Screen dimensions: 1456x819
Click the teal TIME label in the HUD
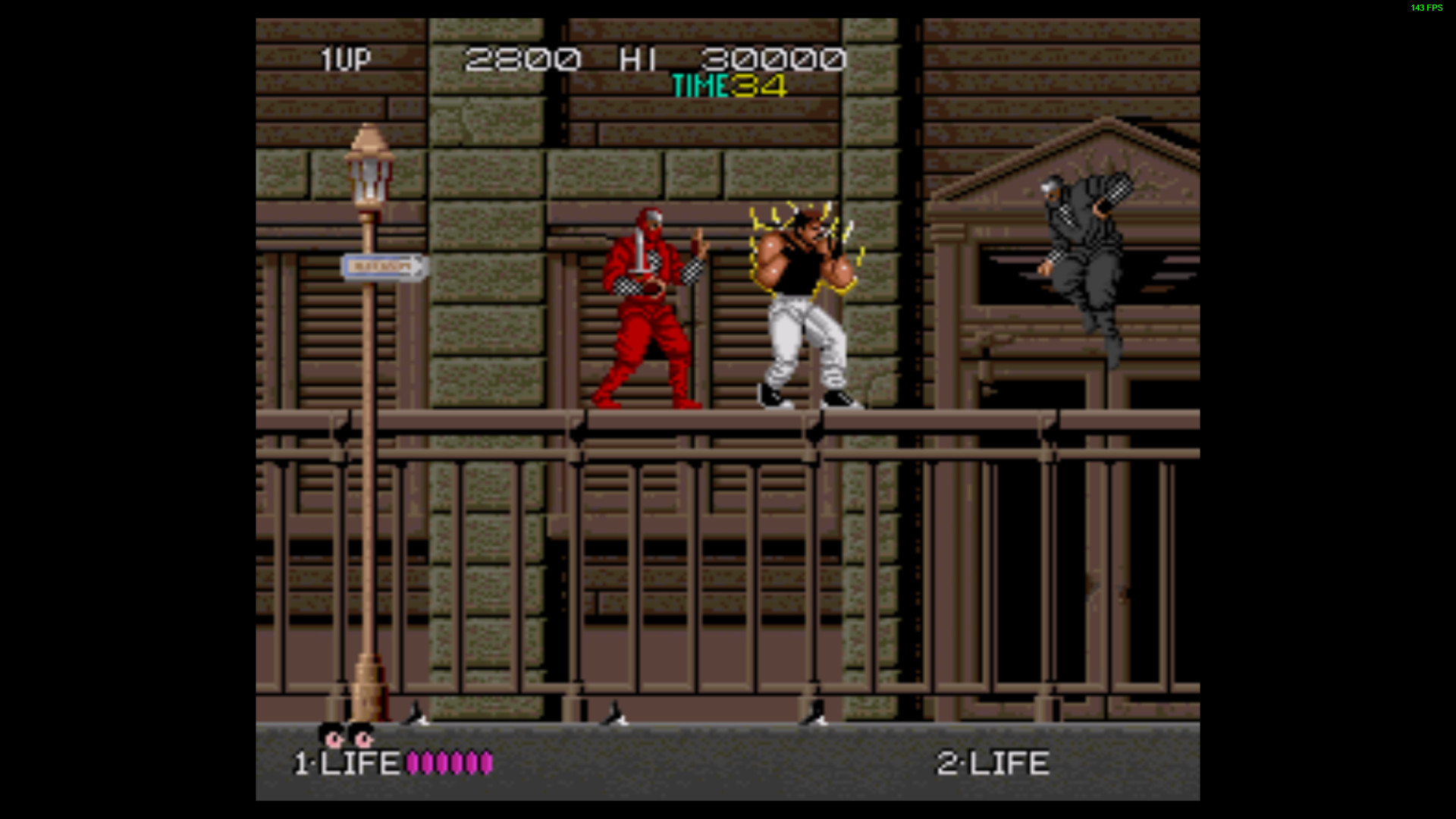coord(699,86)
